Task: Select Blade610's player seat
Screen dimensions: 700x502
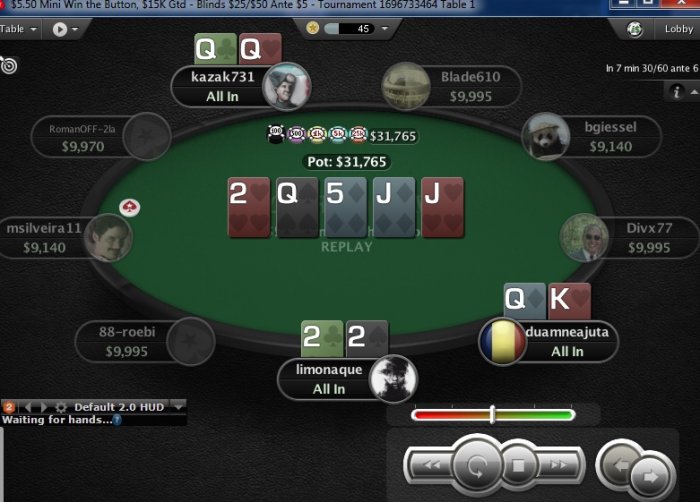Action: coord(468,86)
